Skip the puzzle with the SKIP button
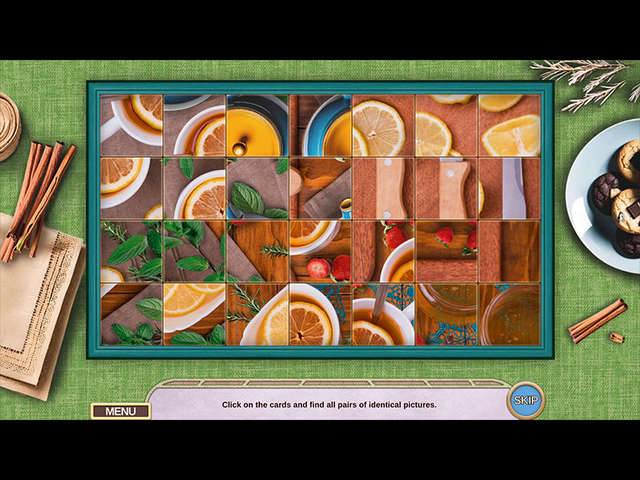Viewport: 640px width, 480px height. (x=525, y=400)
